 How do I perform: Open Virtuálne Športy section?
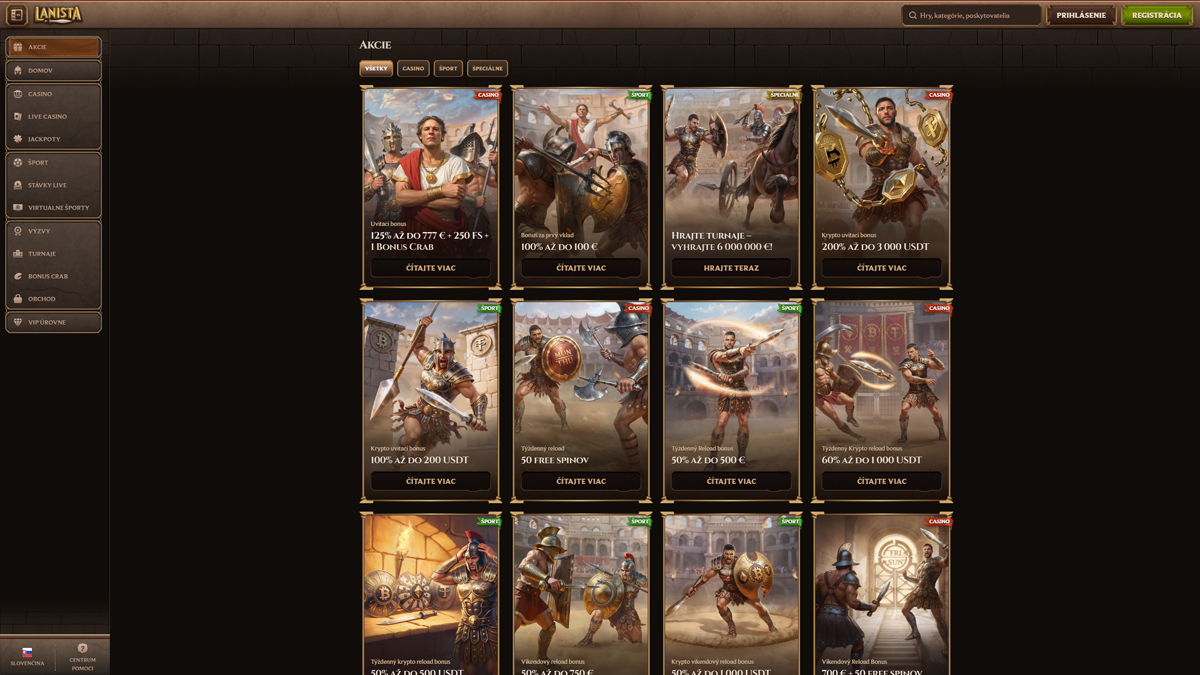pos(53,208)
